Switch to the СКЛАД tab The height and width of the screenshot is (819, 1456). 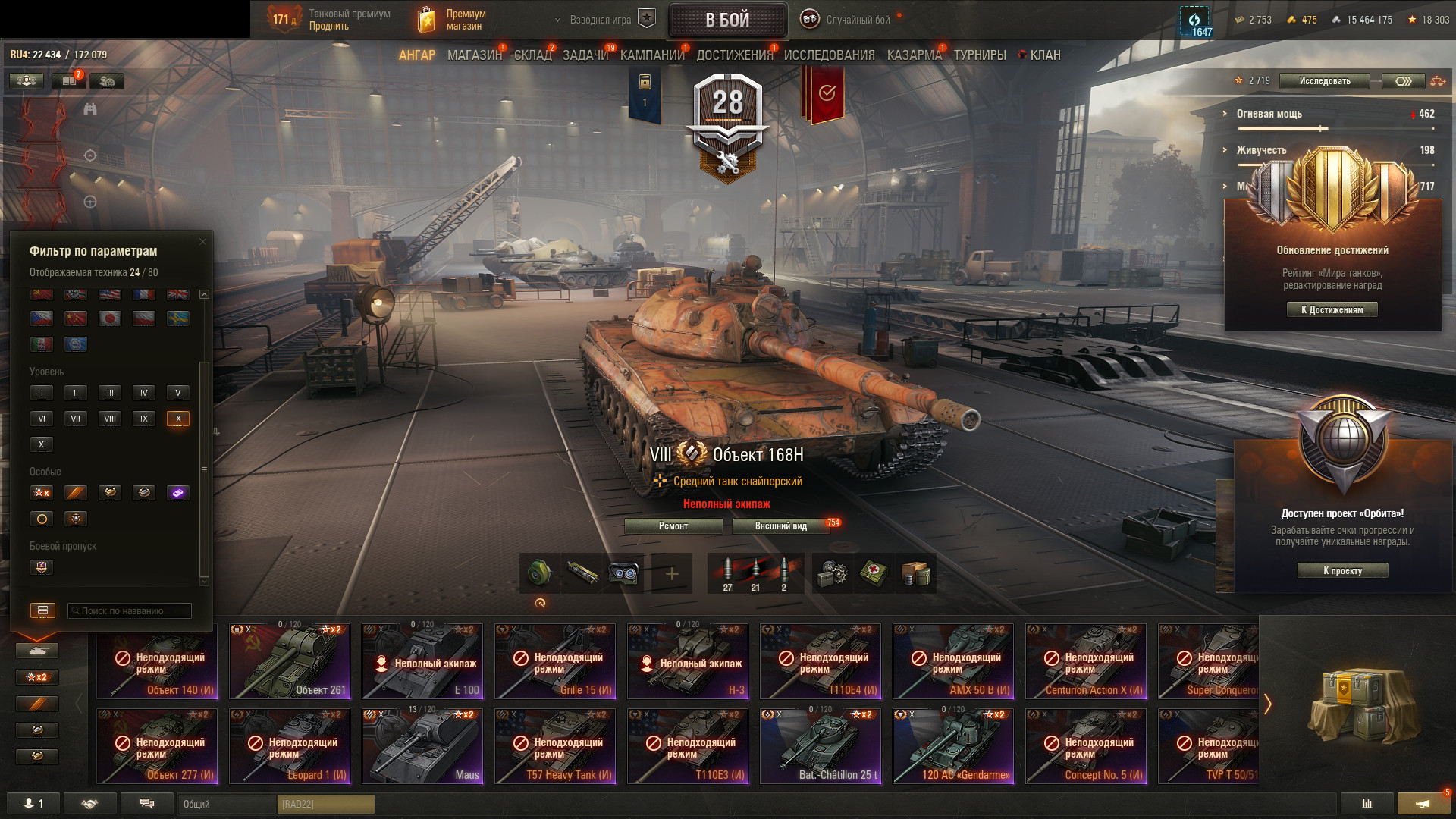[x=532, y=55]
